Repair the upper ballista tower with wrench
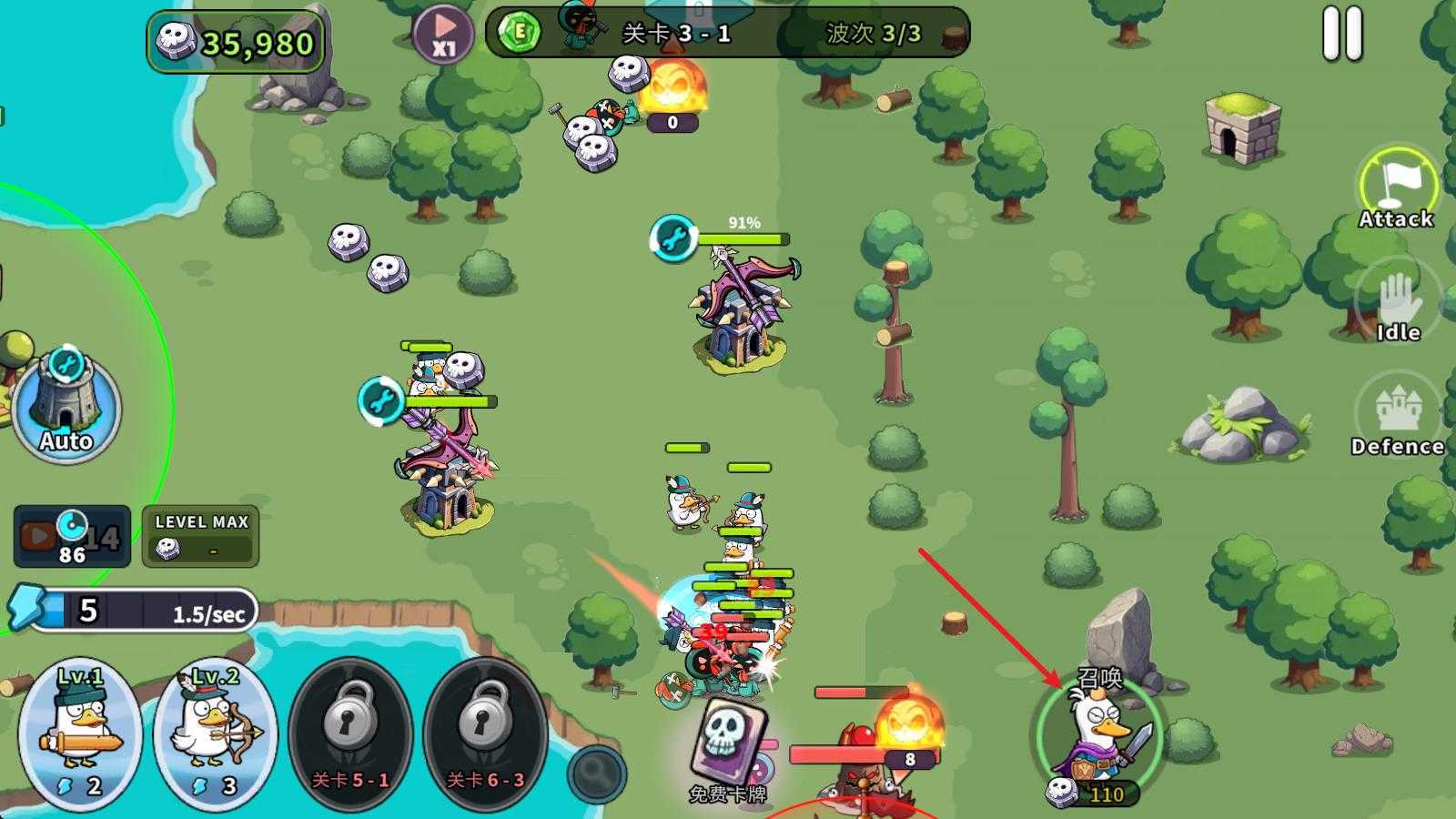 click(673, 238)
